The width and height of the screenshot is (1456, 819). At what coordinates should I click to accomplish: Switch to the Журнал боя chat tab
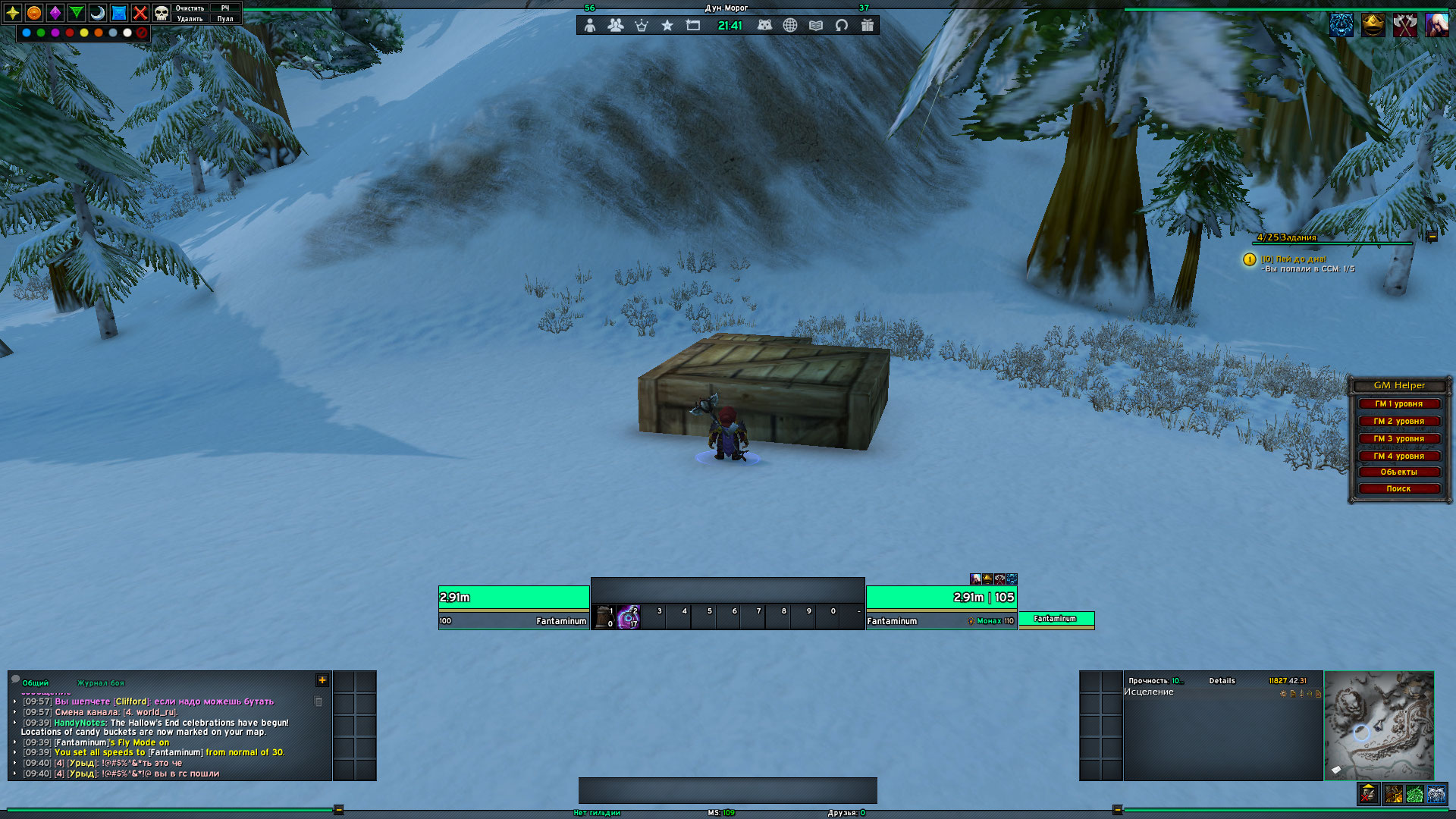click(101, 683)
